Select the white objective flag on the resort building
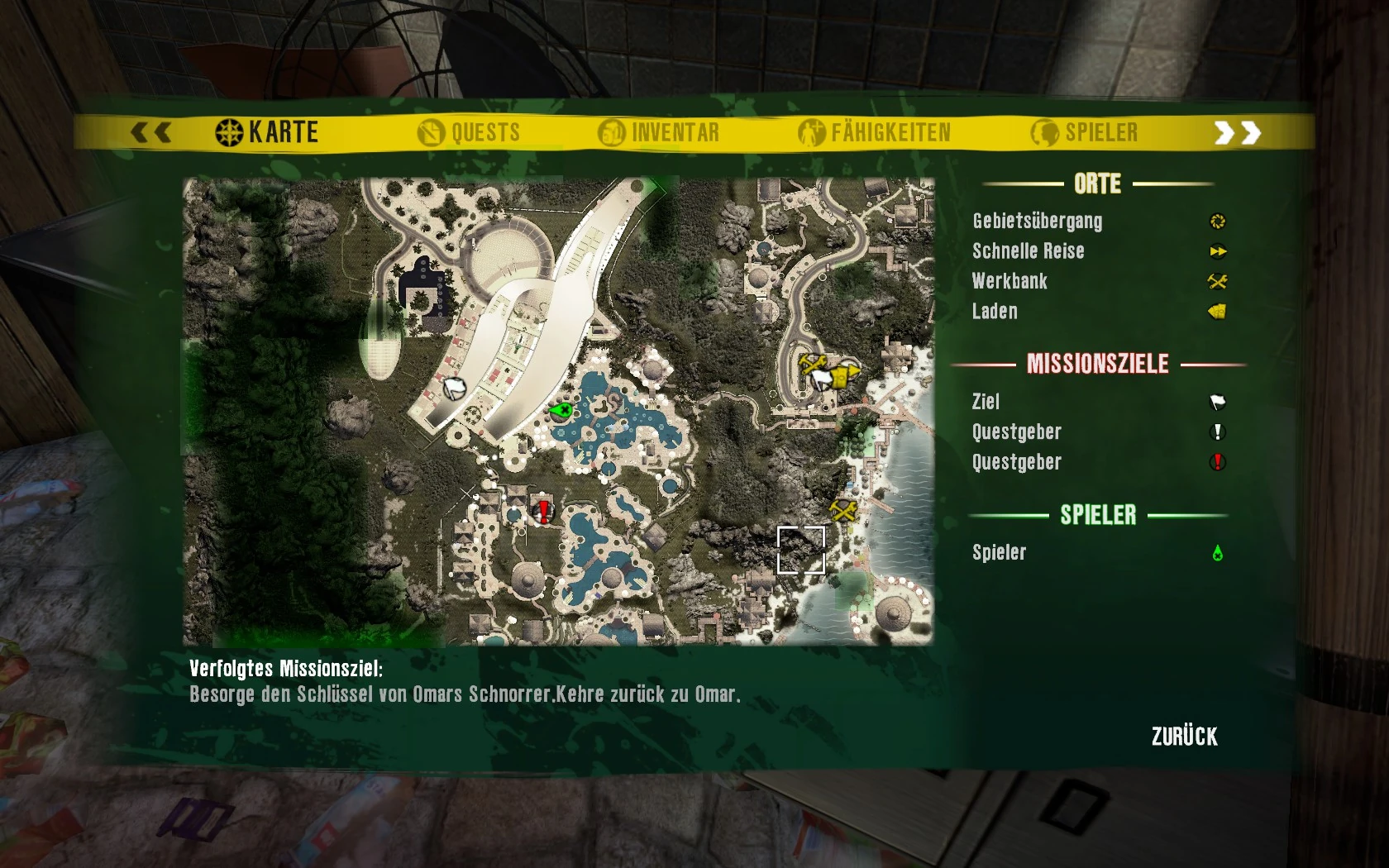 [x=454, y=387]
